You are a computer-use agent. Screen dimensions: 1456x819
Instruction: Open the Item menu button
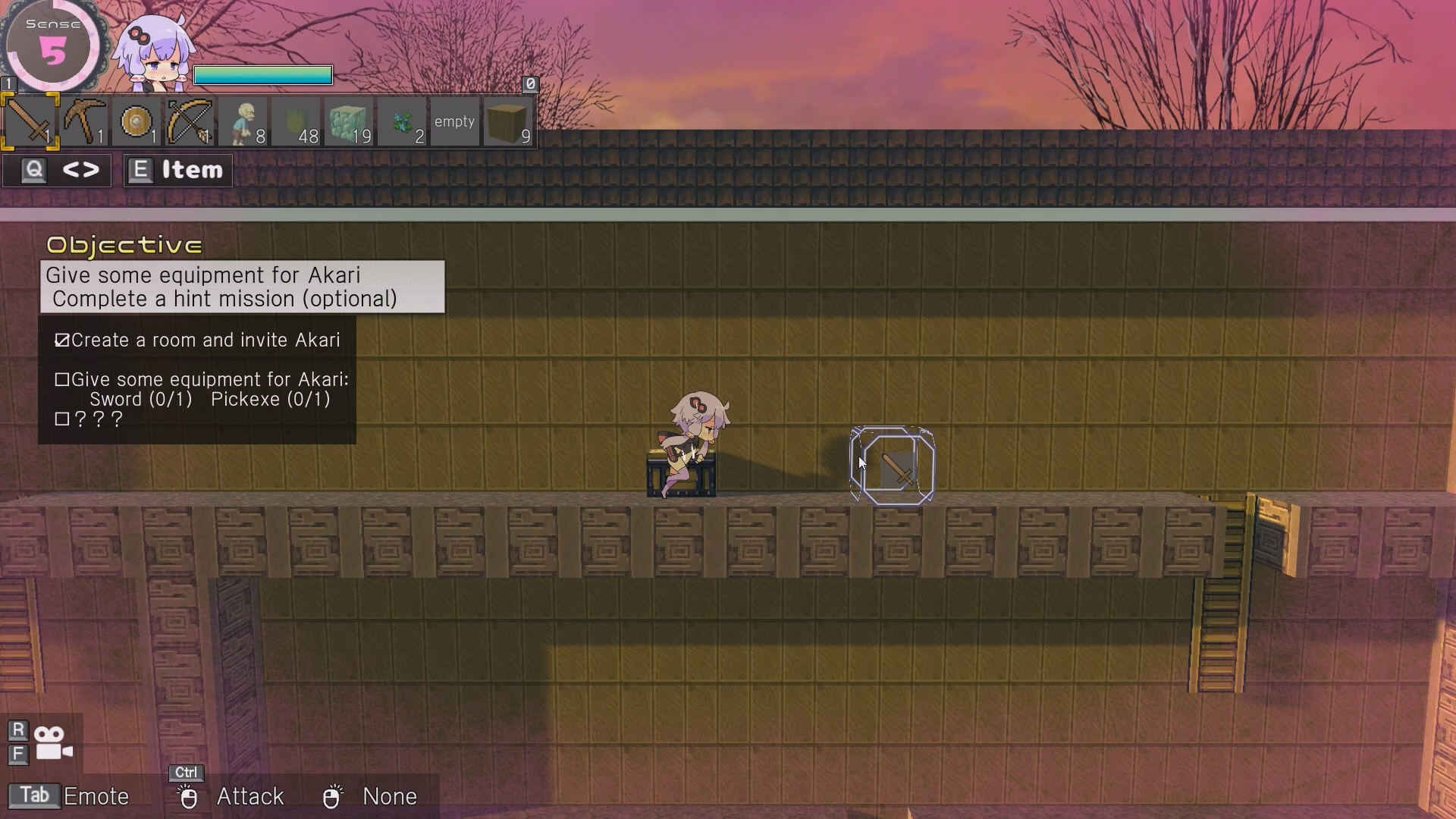[x=178, y=171]
